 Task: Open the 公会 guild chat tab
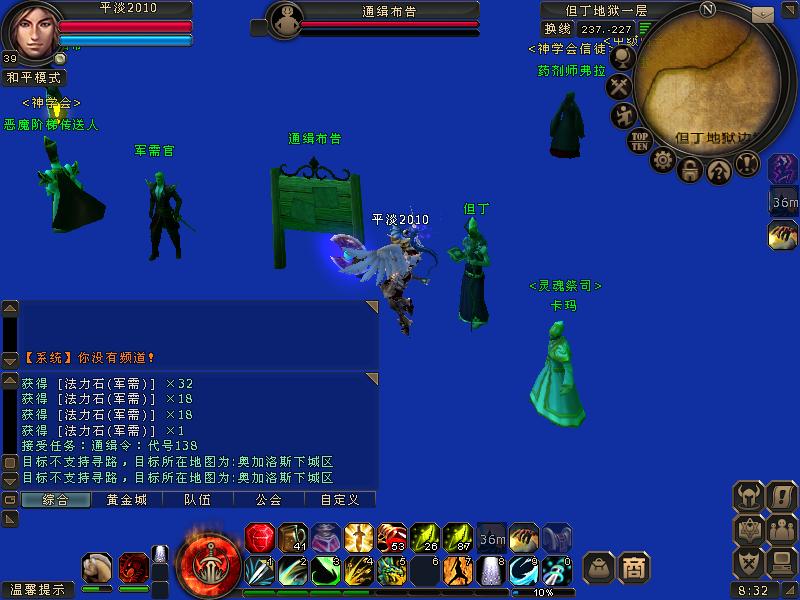(268, 499)
